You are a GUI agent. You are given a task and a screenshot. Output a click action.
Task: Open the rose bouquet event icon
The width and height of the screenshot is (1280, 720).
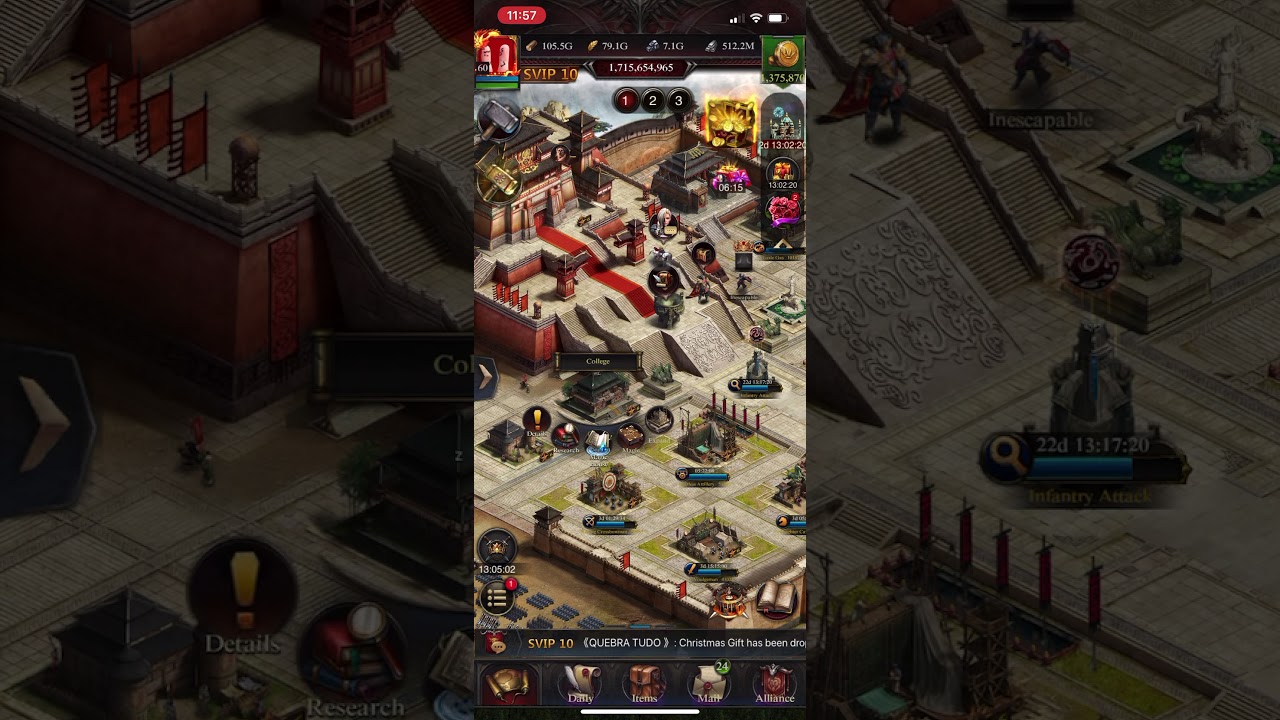pyautogui.click(x=783, y=211)
